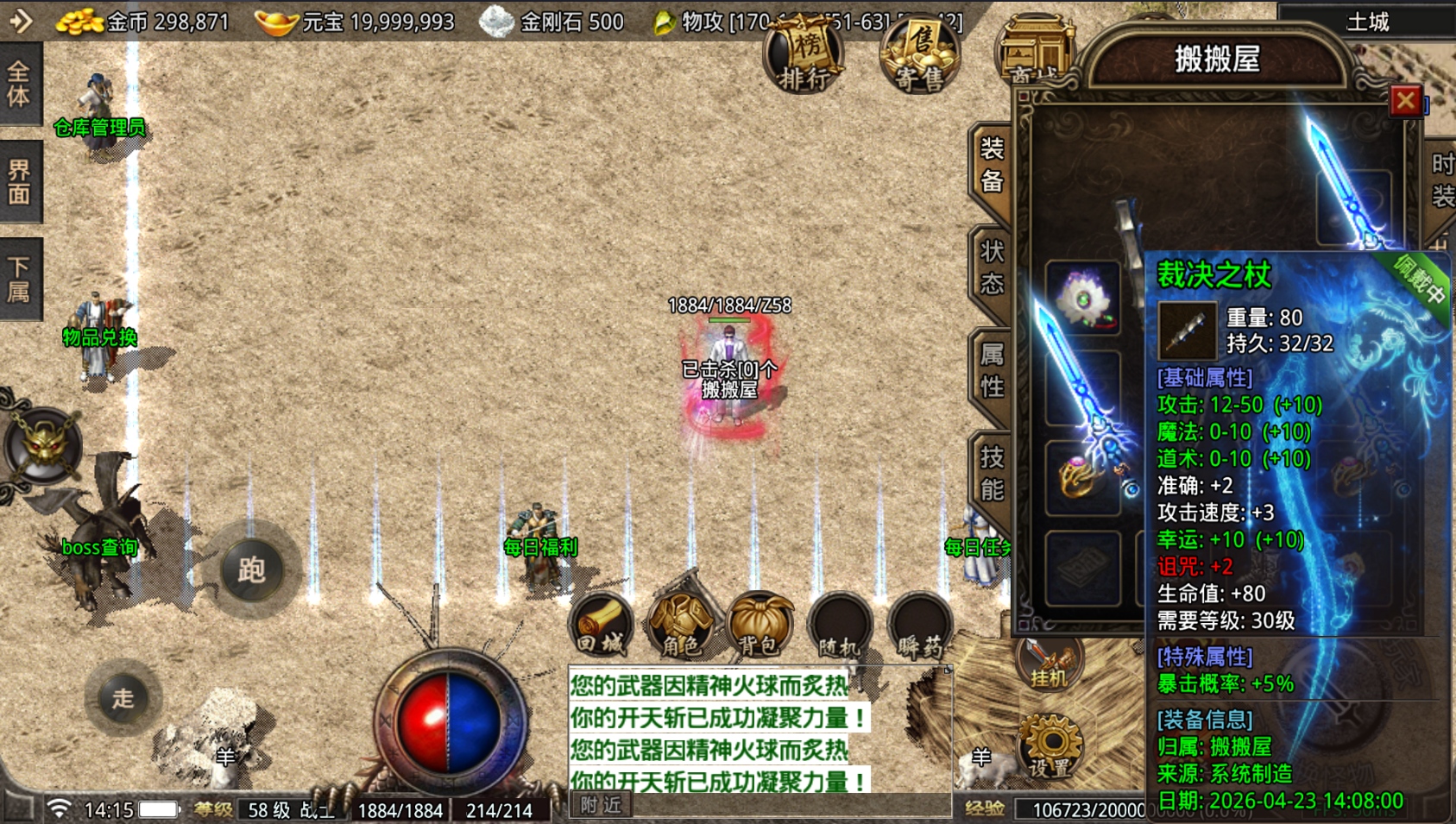Select the 跑 run movement button
This screenshot has width=1456, height=824.
click(251, 569)
